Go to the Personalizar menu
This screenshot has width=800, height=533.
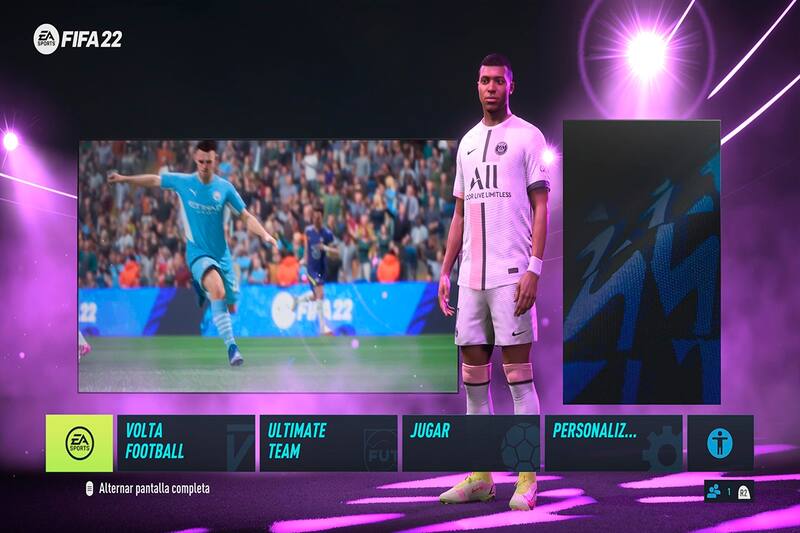[x=613, y=443]
